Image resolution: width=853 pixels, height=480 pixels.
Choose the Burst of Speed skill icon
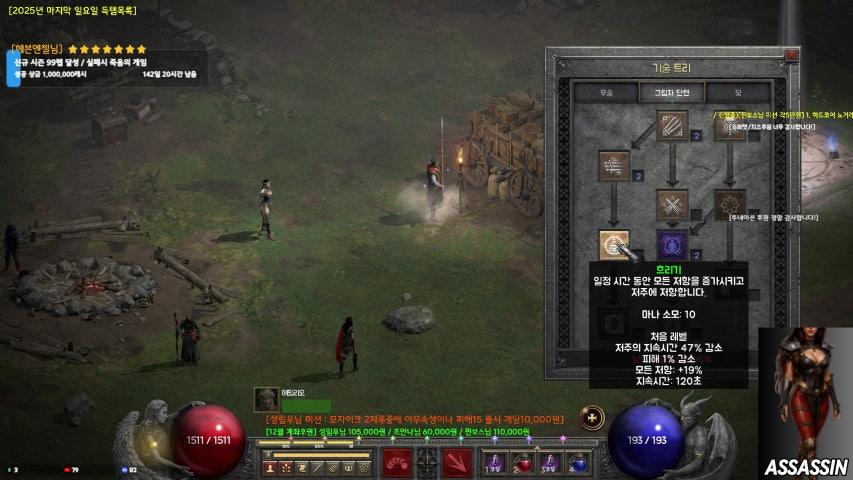613,166
